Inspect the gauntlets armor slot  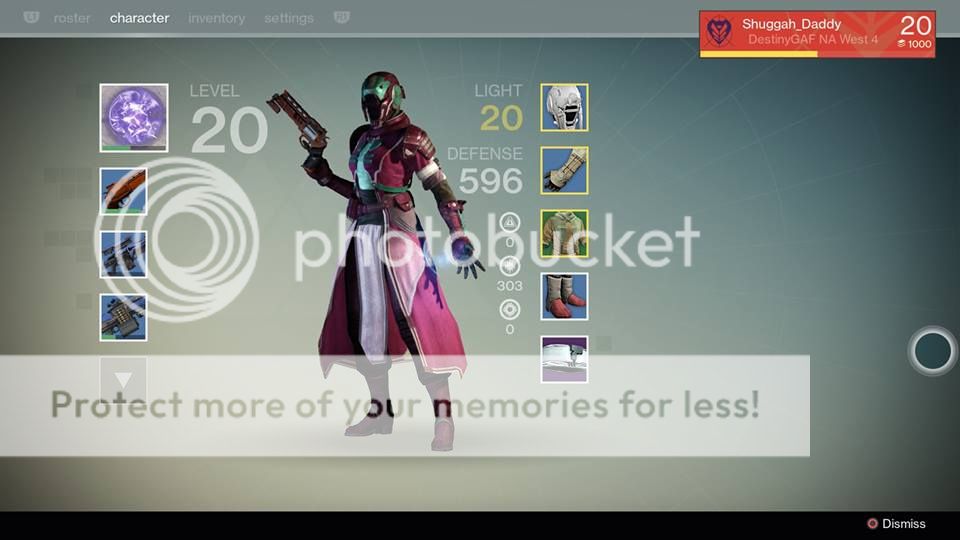[565, 171]
